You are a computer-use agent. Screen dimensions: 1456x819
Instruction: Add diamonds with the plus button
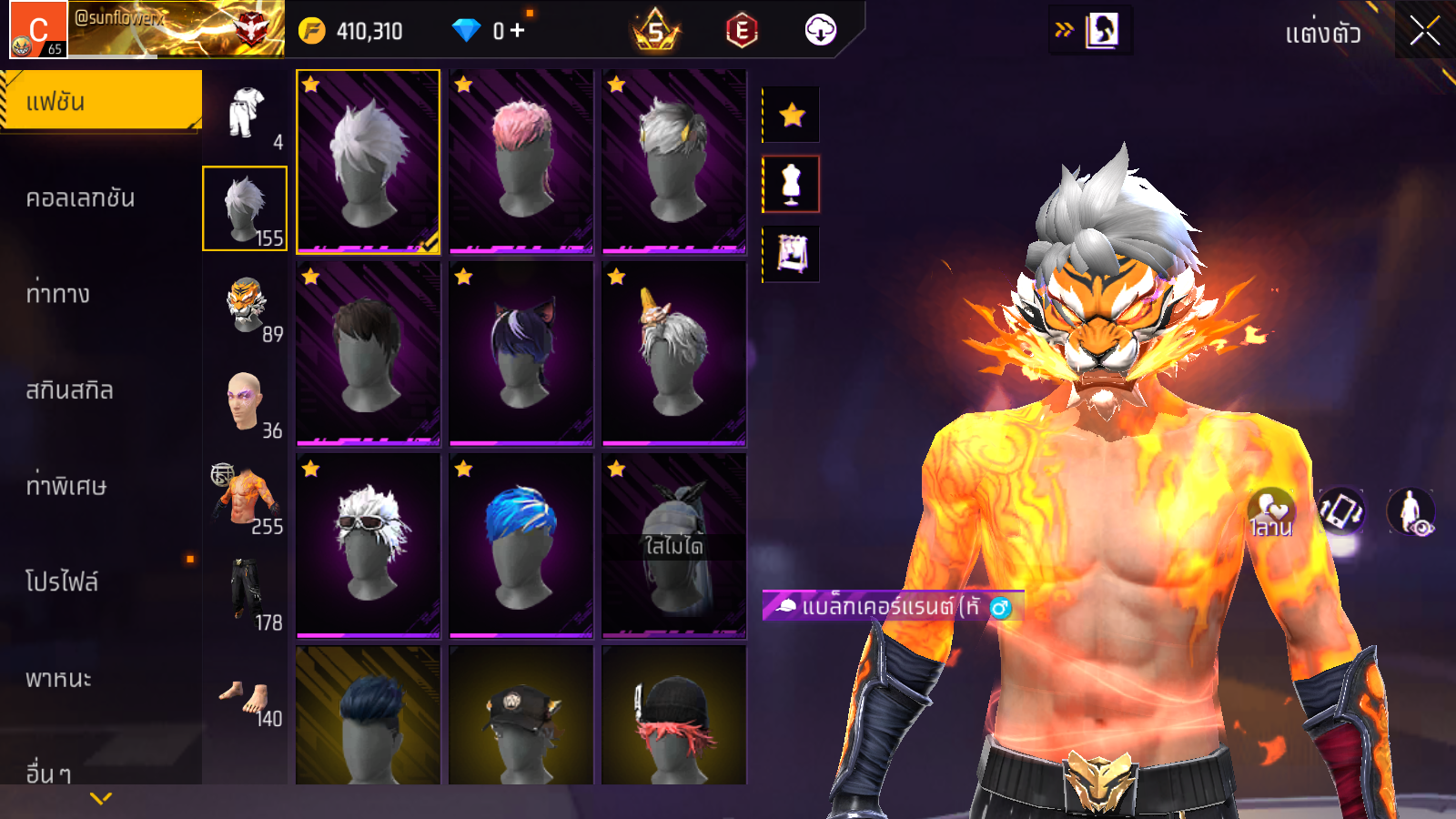tap(518, 31)
